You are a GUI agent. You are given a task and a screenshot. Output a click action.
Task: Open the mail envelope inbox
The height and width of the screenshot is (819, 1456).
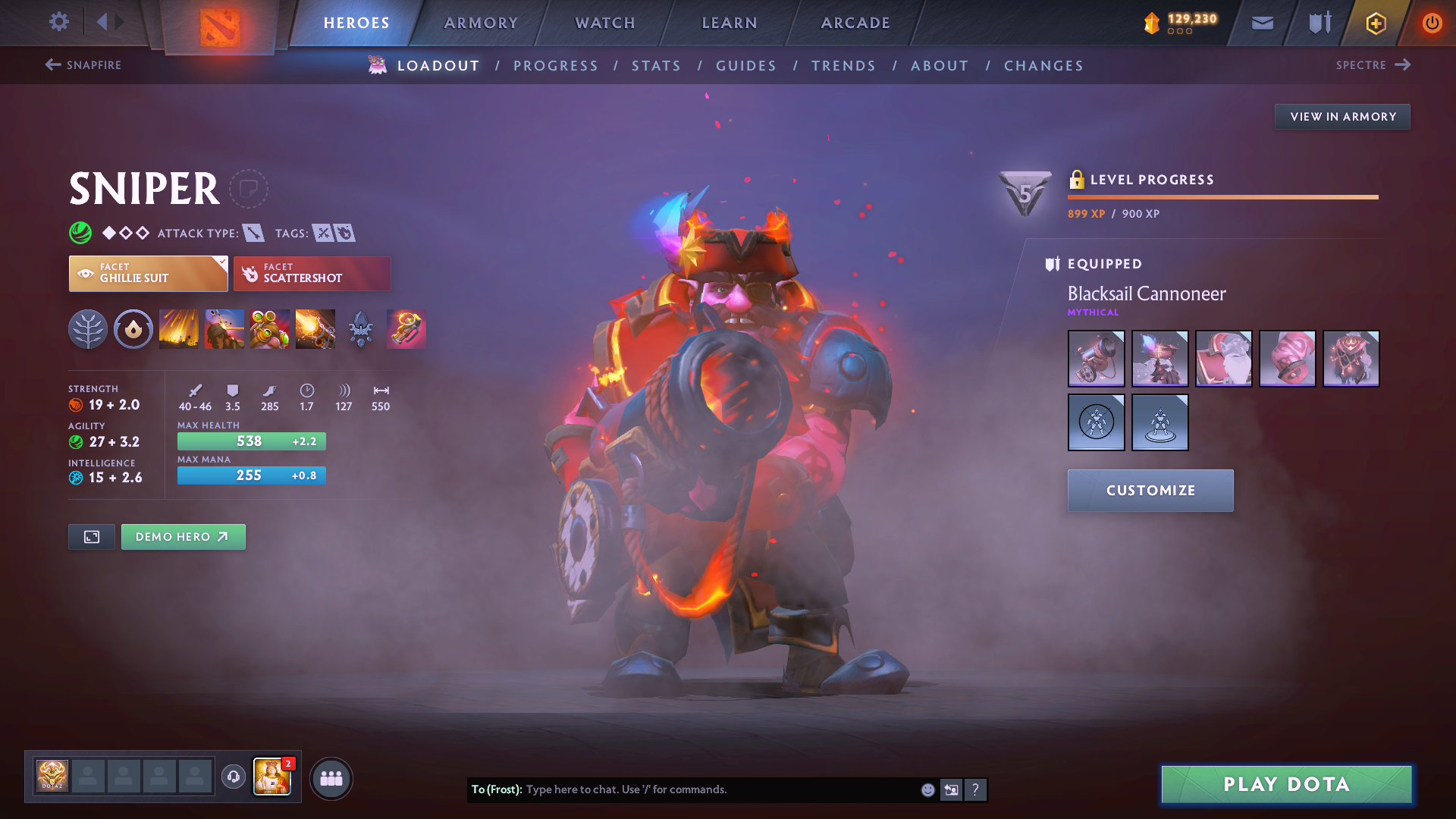(x=1263, y=23)
